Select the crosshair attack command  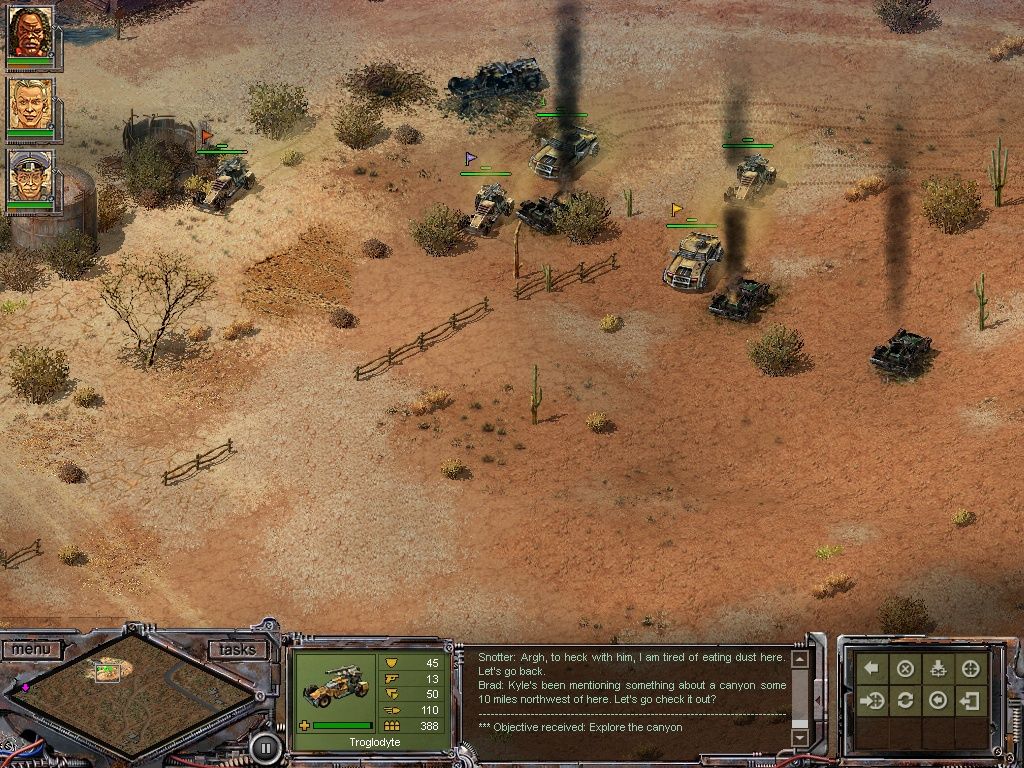pos(971,668)
